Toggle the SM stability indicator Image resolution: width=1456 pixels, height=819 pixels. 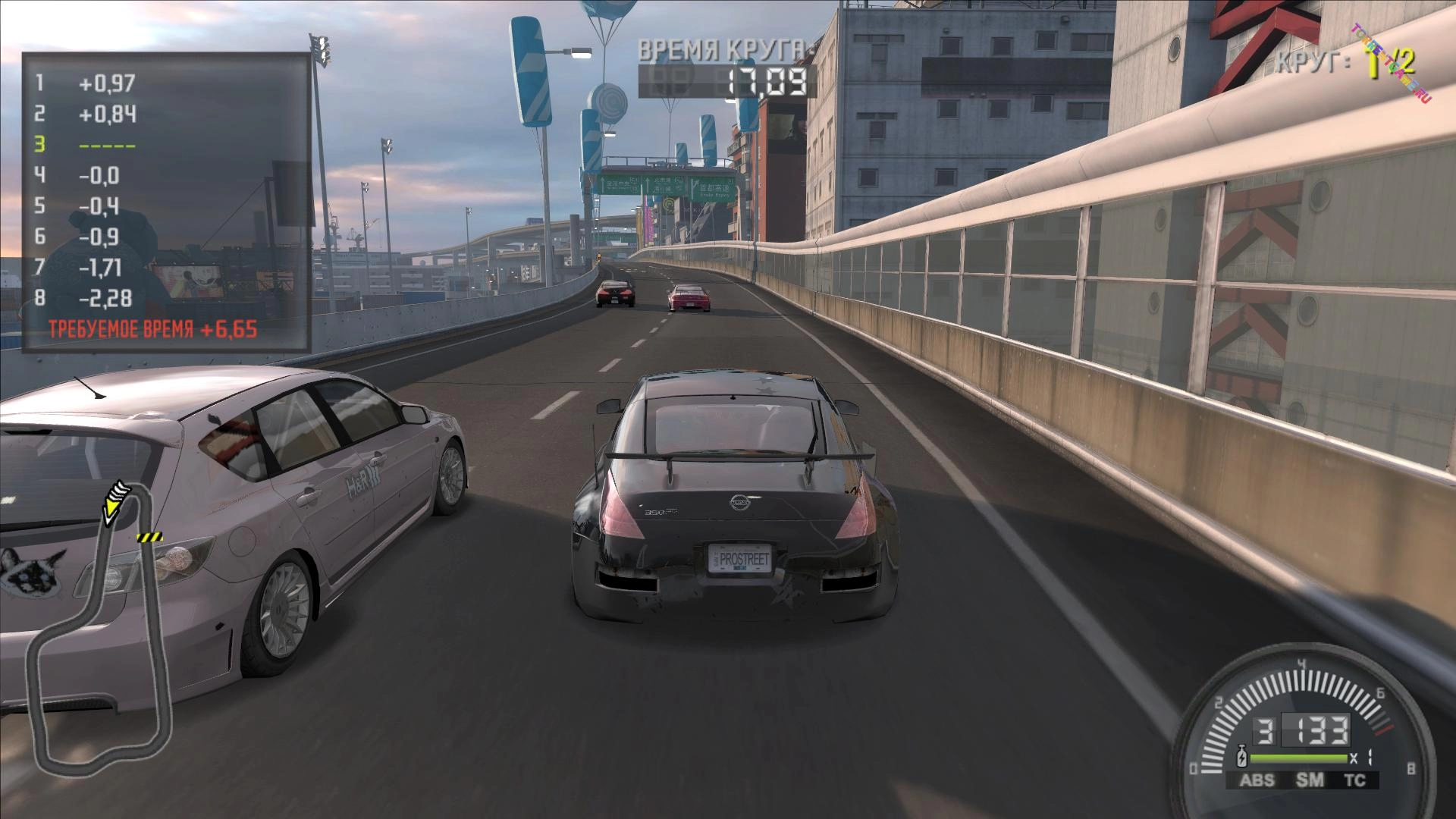1310,780
